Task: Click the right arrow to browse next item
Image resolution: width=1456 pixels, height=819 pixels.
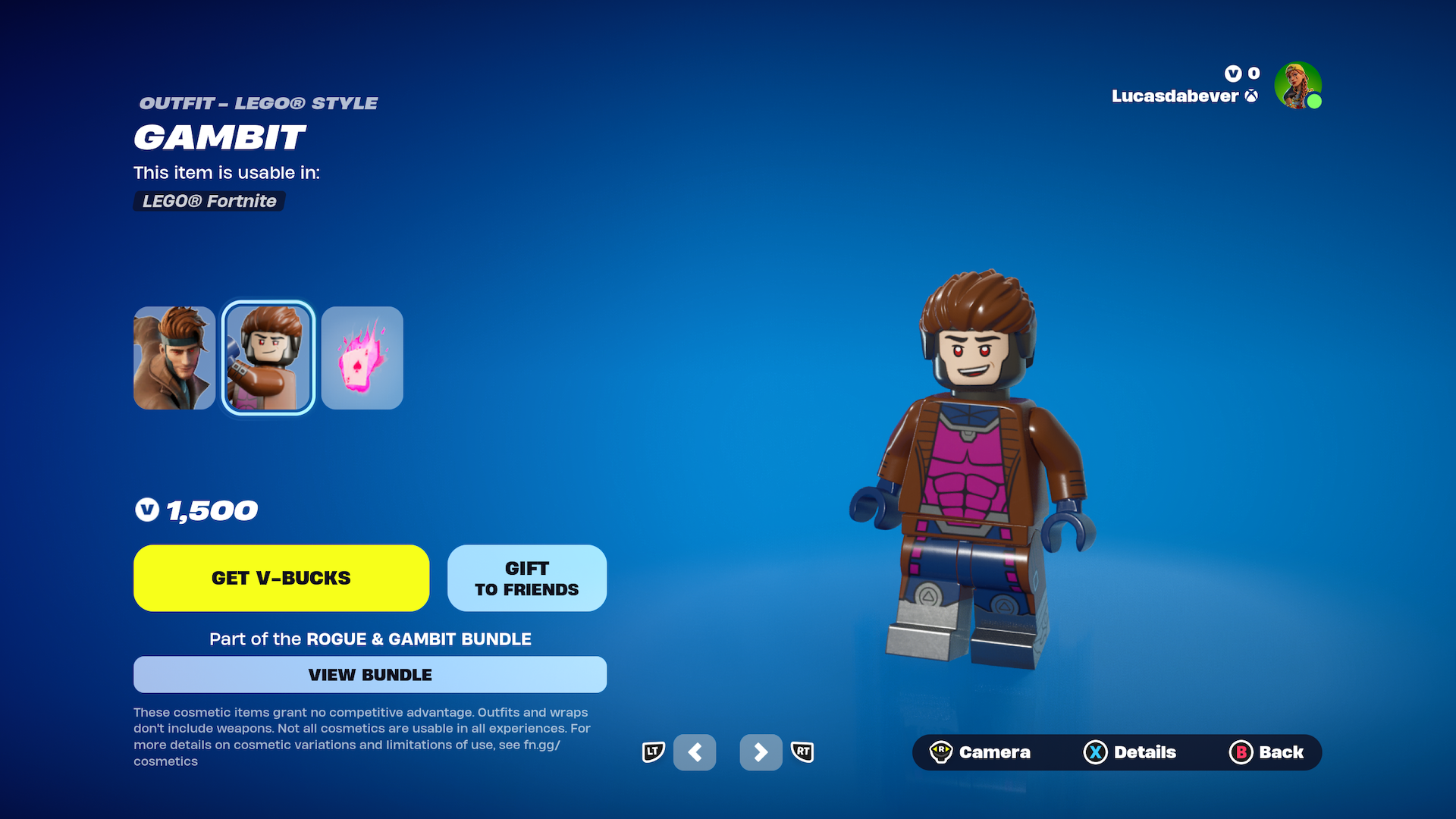Action: tap(761, 752)
